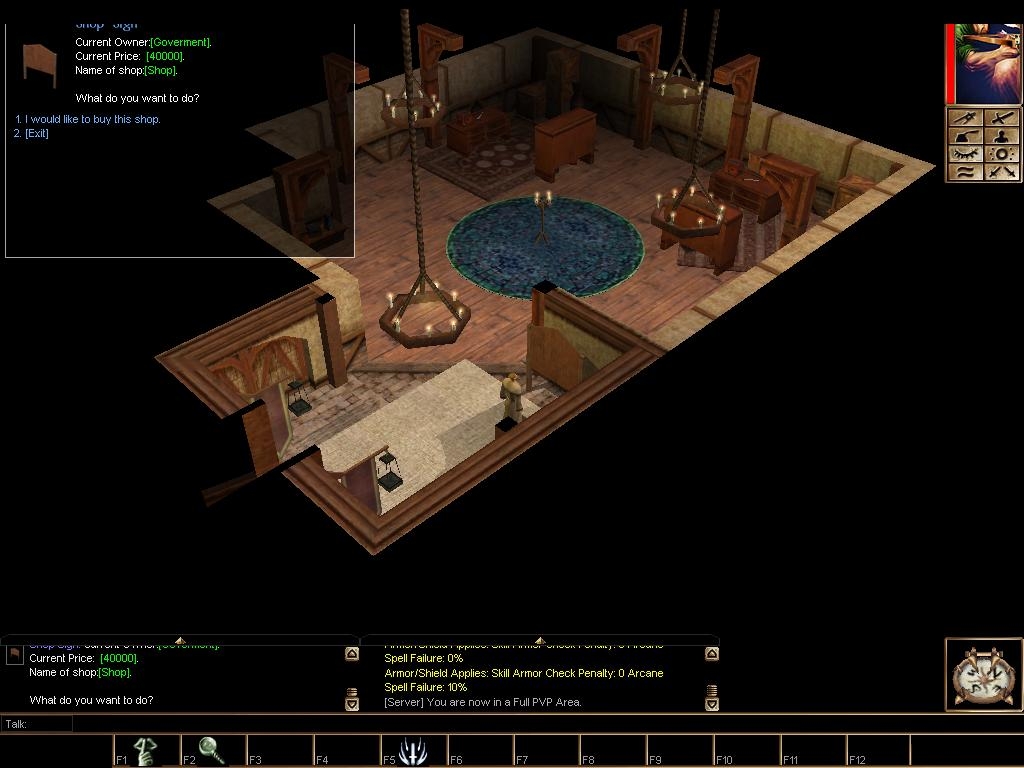Select the ring of dots button
The image size is (1024, 768).
click(1003, 155)
